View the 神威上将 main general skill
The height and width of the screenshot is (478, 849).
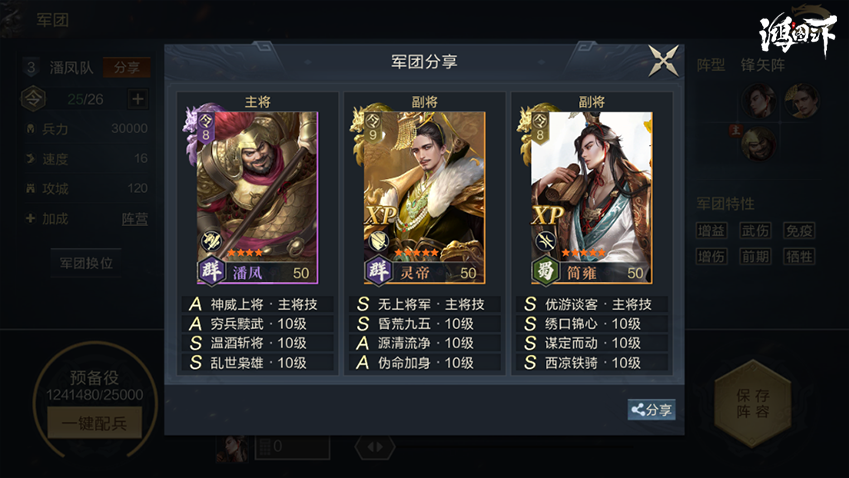(x=257, y=305)
